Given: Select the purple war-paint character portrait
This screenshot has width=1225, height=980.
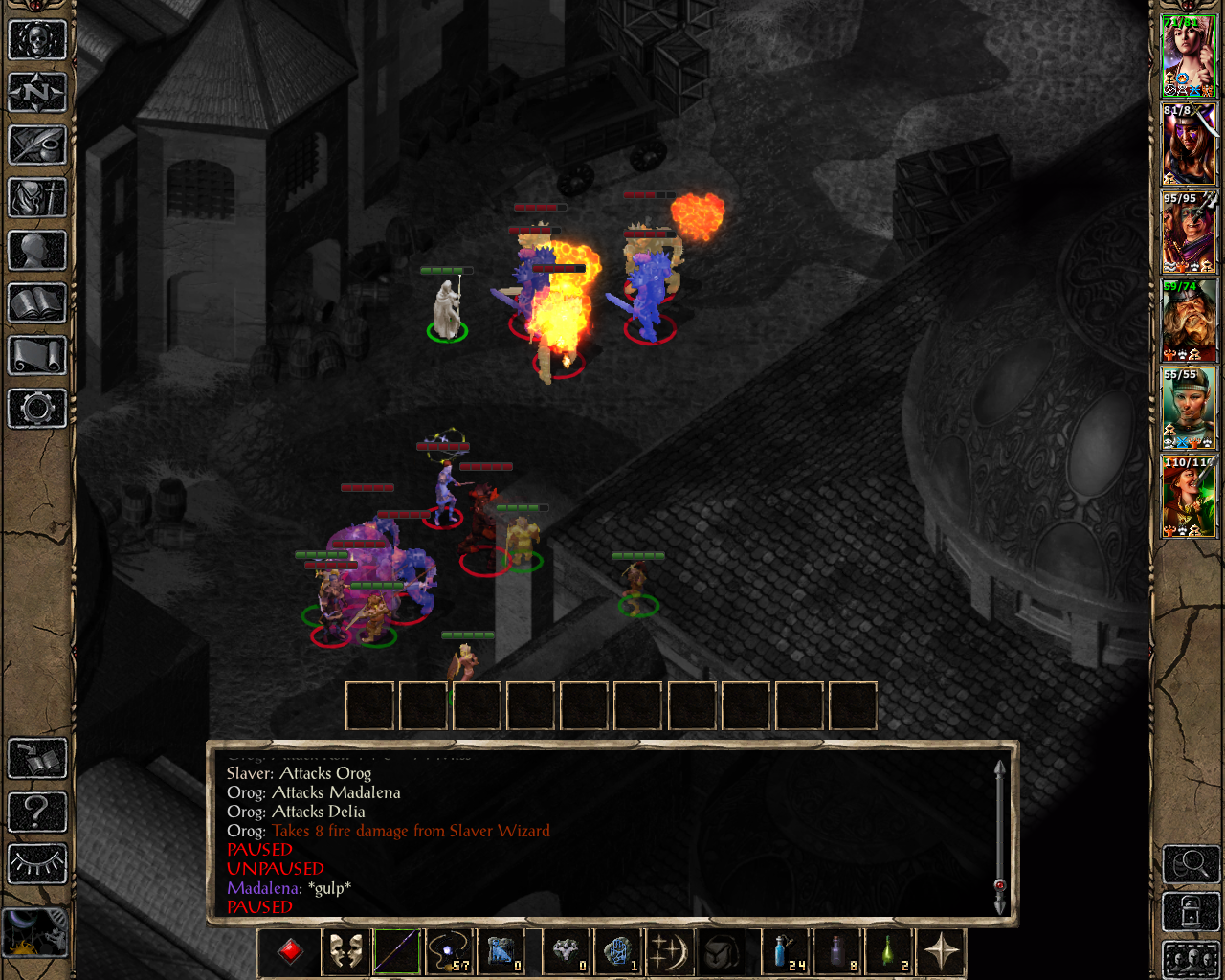Looking at the screenshot, I should pyautogui.click(x=1189, y=145).
